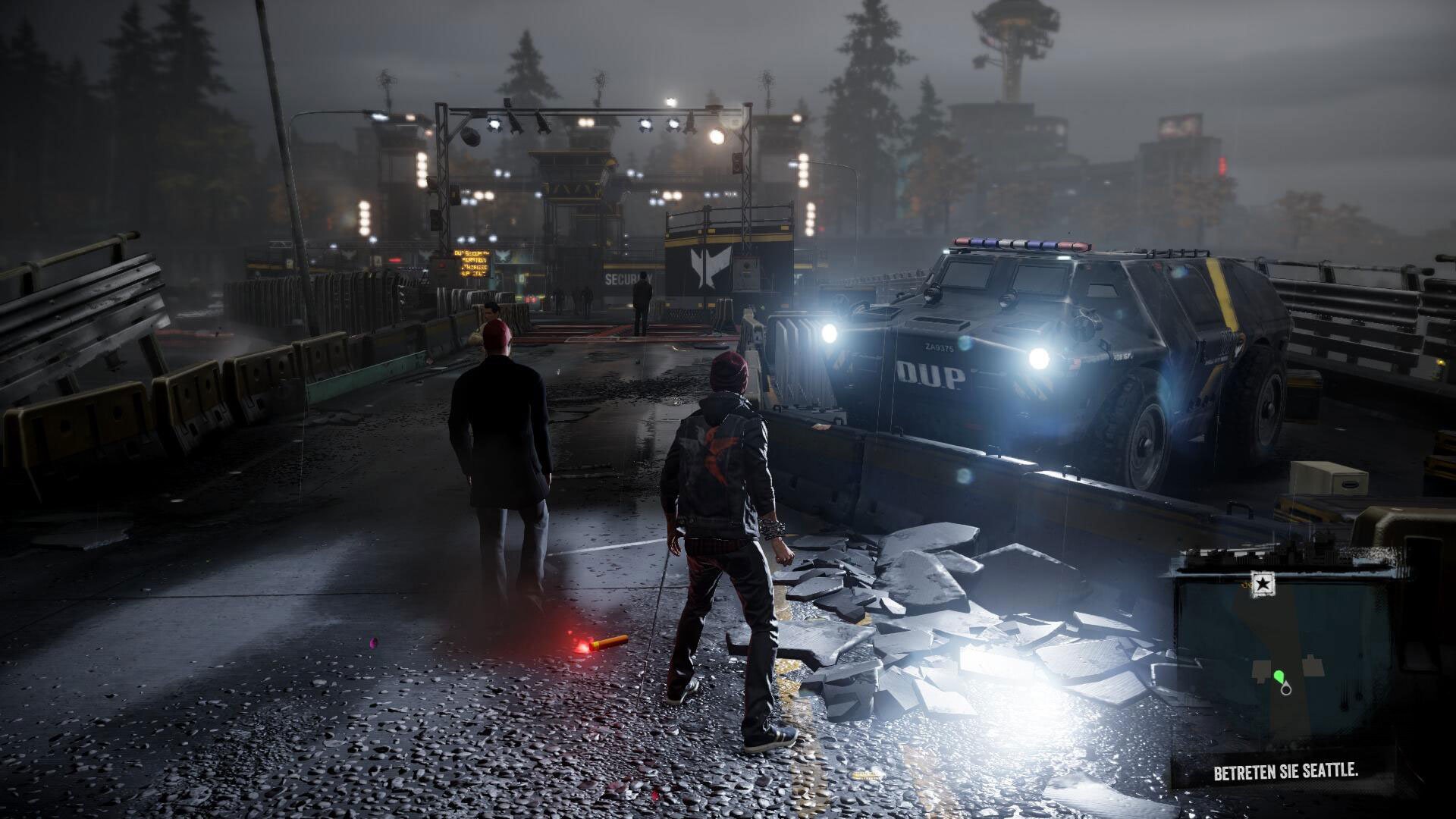Toggle the police light bar atop the vehicle
The width and height of the screenshot is (1456, 819).
pyautogui.click(x=1016, y=243)
